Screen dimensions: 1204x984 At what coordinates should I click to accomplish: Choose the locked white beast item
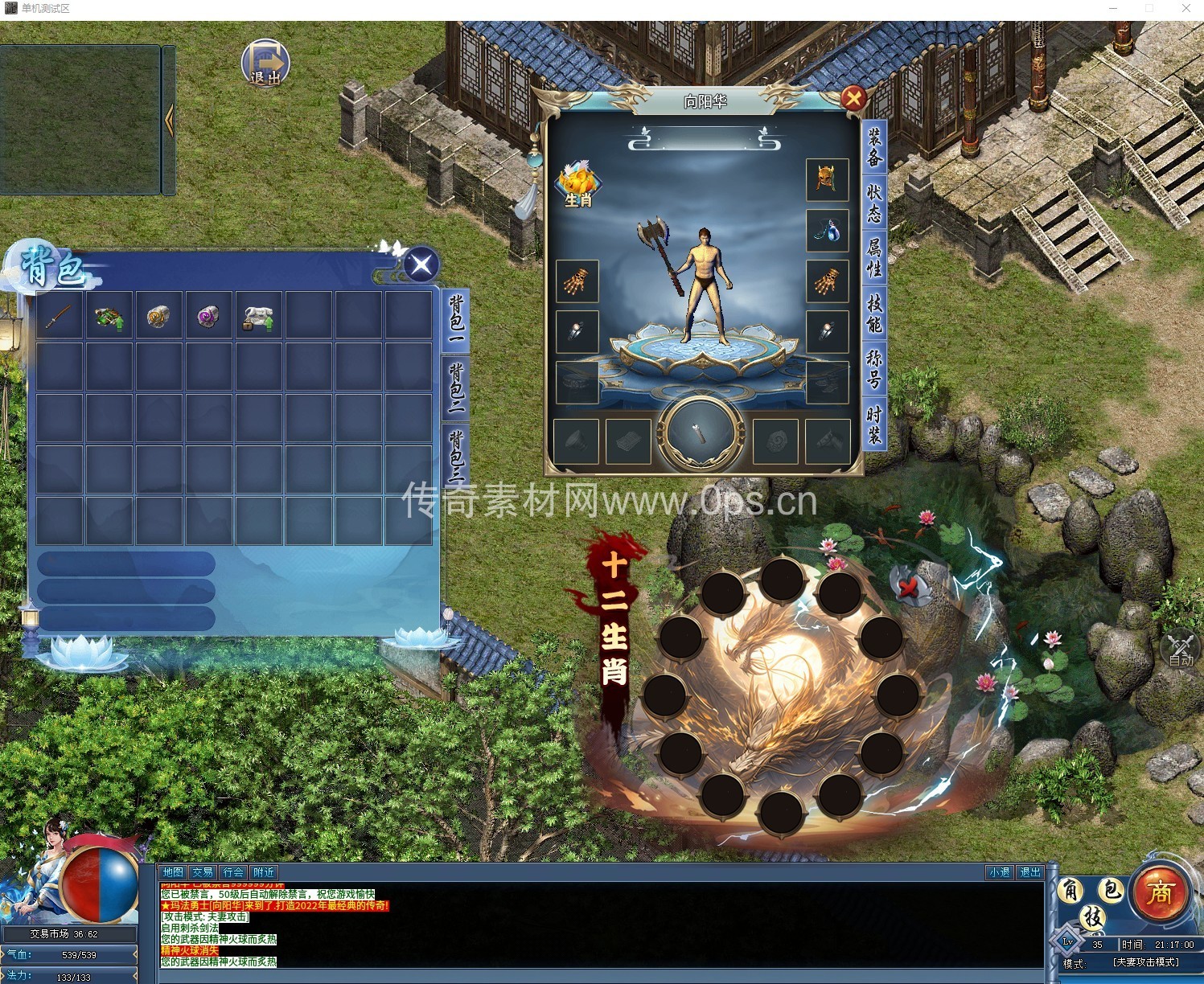[258, 316]
